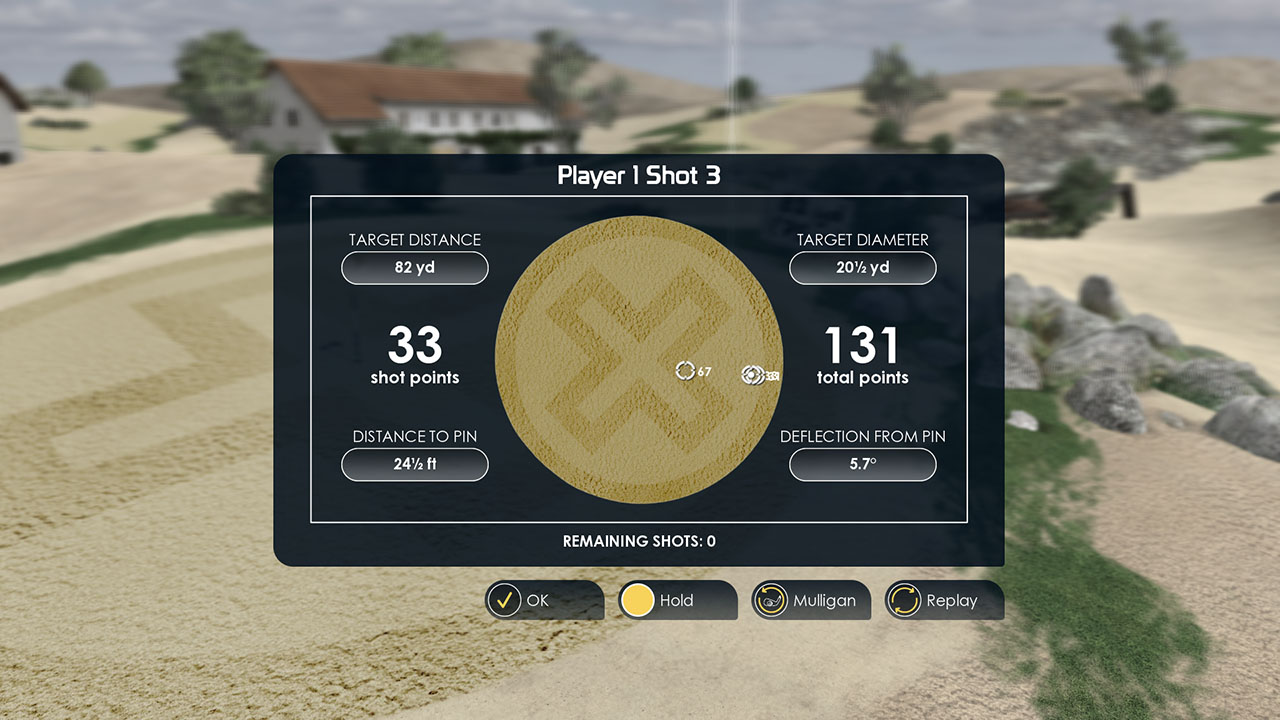Select the Hold button
The width and height of the screenshot is (1280, 720).
pos(676,601)
